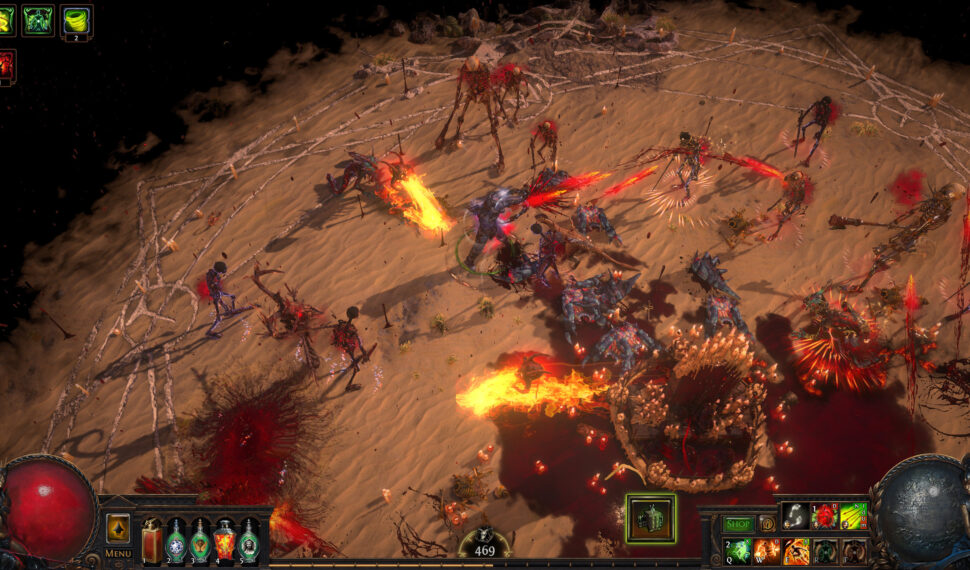Inspect the green glowing figure buff icon
The height and width of the screenshot is (570, 970).
38,19
